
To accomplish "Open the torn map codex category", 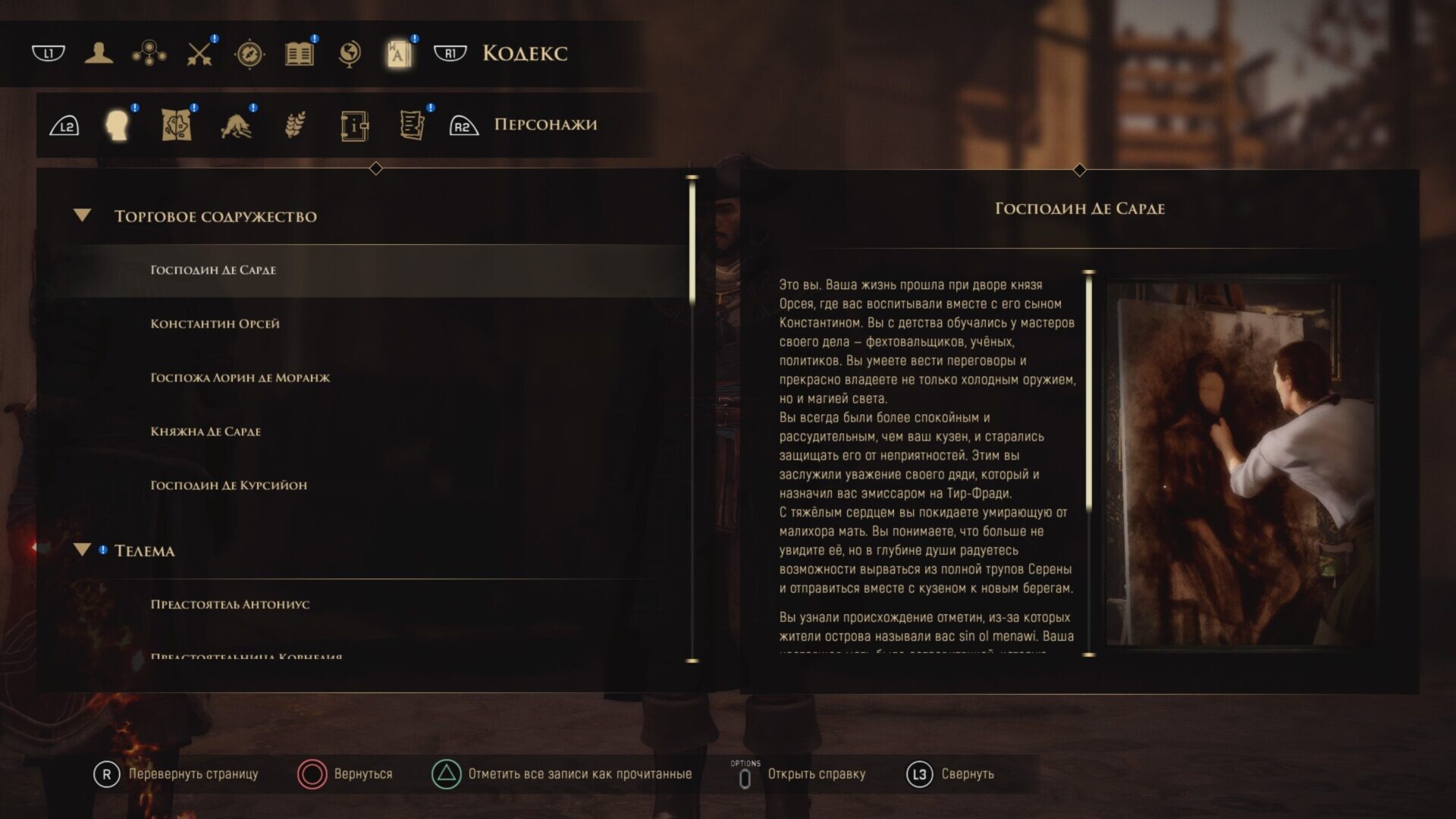I will click(x=177, y=125).
